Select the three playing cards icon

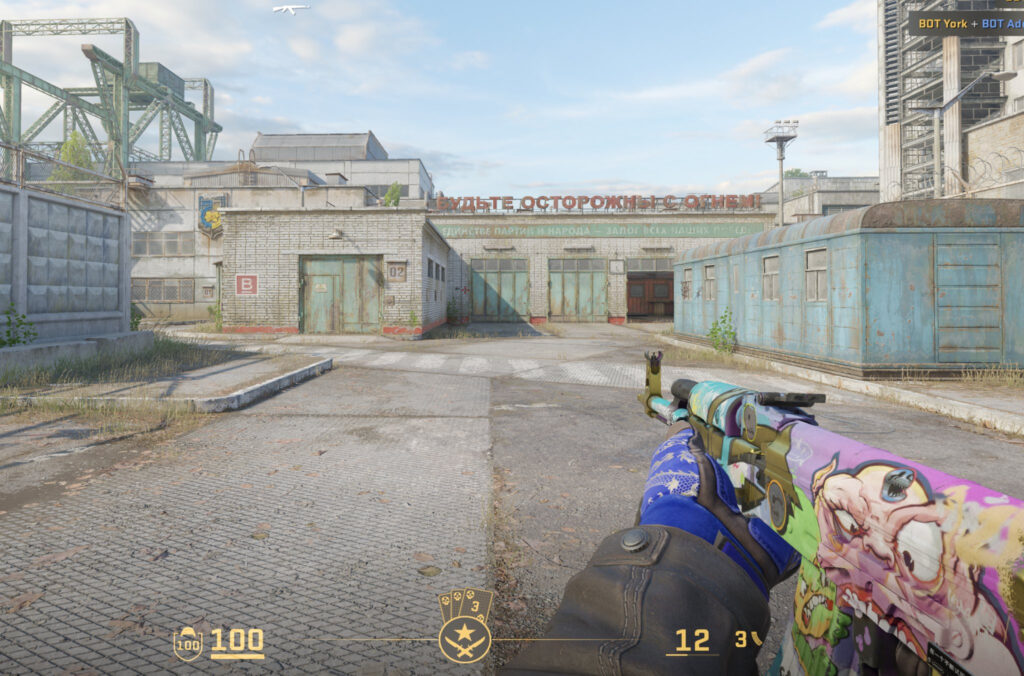point(465,605)
